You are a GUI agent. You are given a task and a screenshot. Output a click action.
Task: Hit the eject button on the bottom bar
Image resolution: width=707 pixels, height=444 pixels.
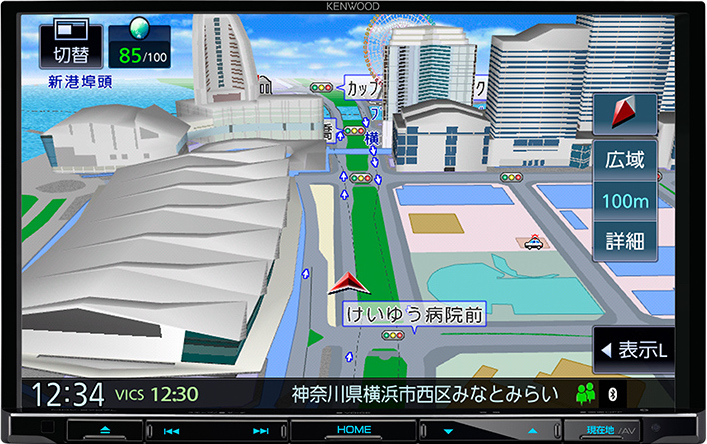105,430
